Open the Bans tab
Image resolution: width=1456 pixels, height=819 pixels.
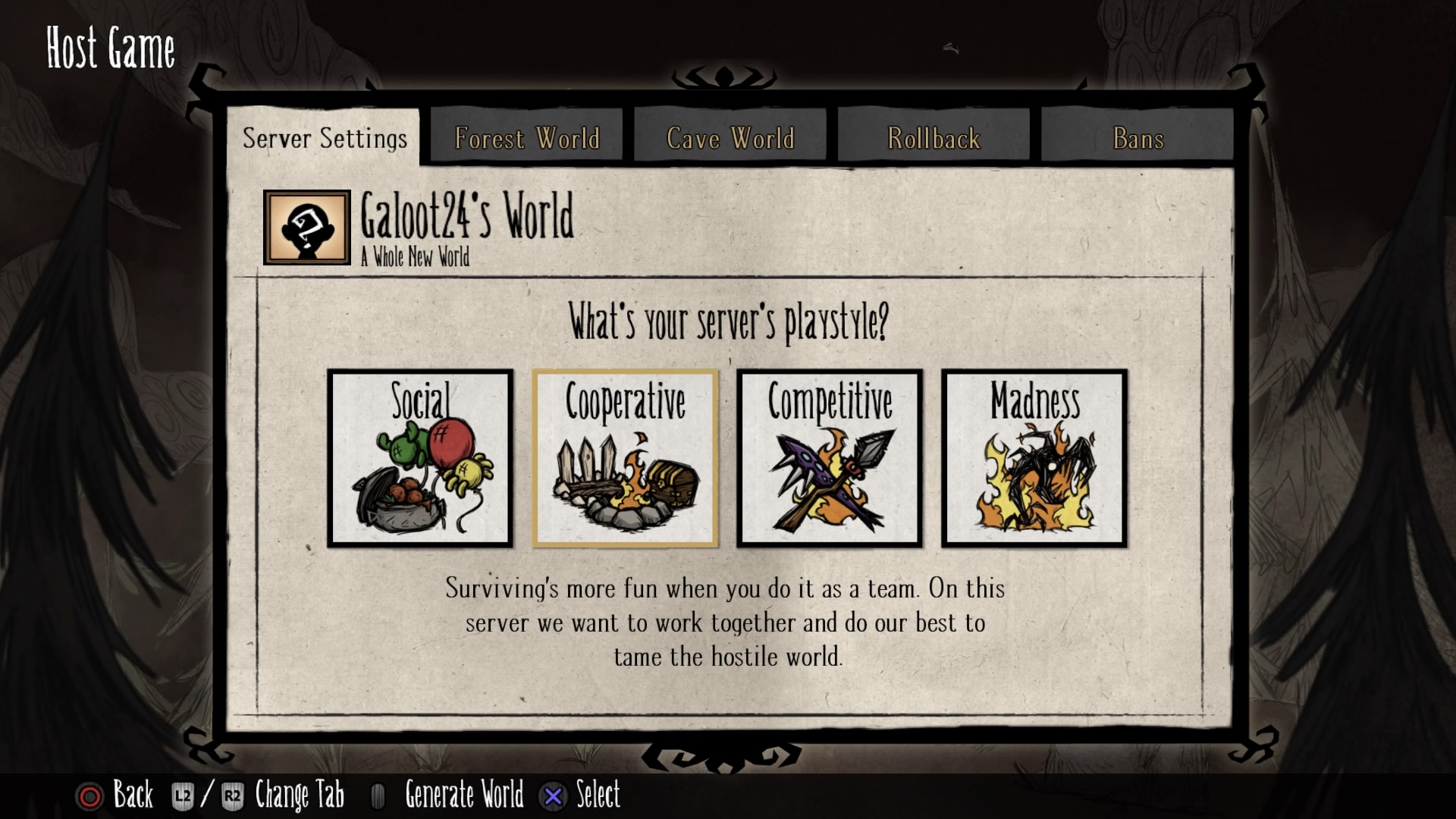pos(1137,138)
